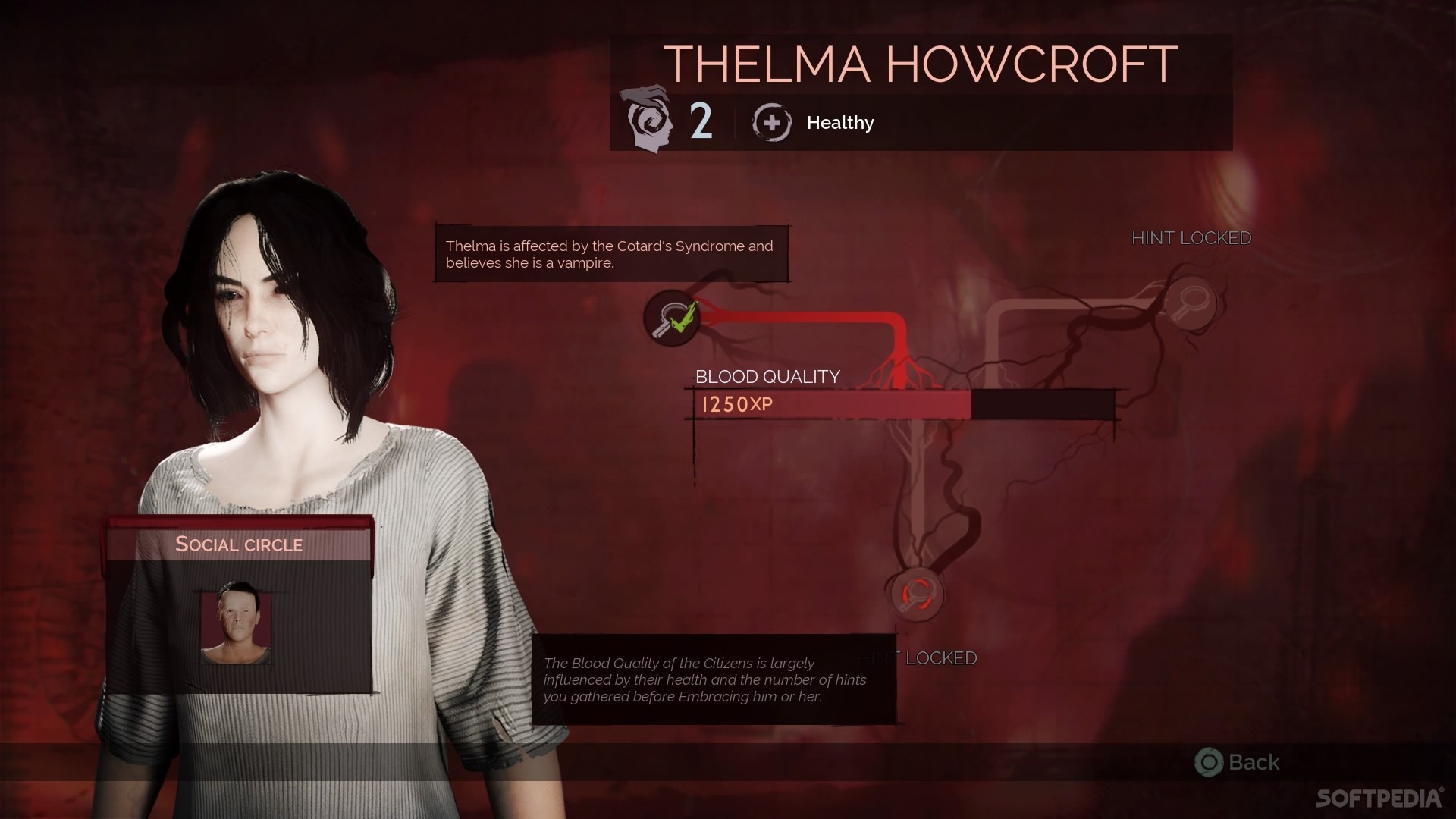The image size is (1456, 819).
Task: Select the unlocked hint with green checkmark
Action: point(672,318)
